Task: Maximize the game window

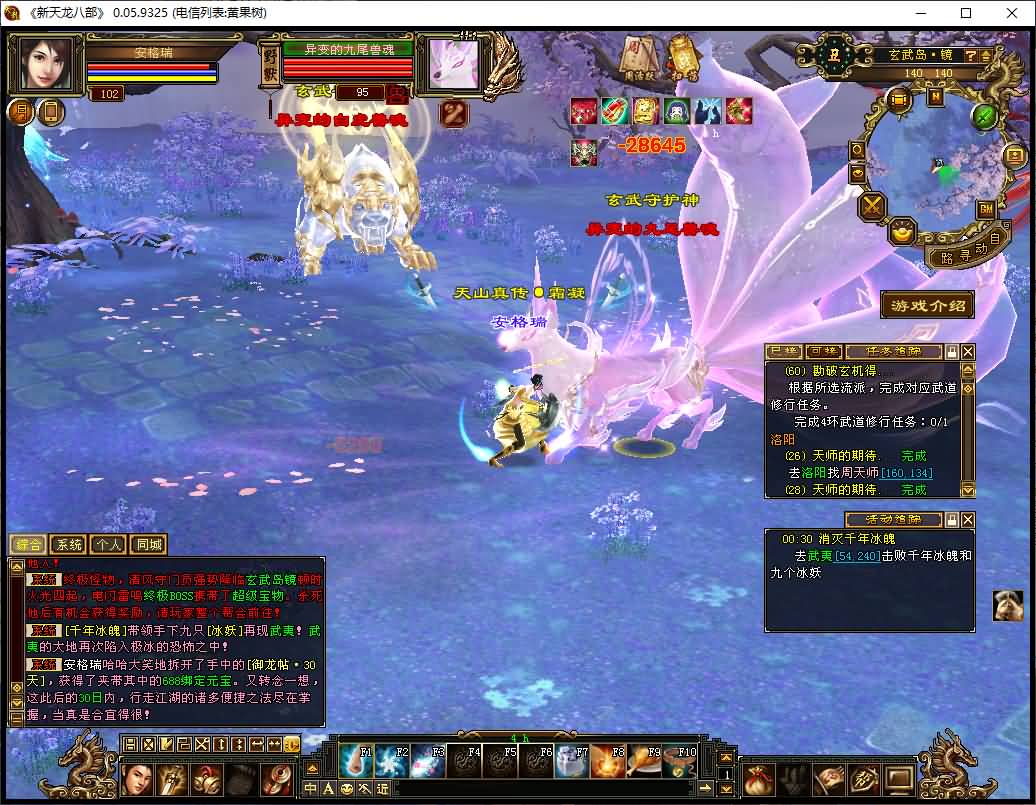Action: click(x=966, y=14)
